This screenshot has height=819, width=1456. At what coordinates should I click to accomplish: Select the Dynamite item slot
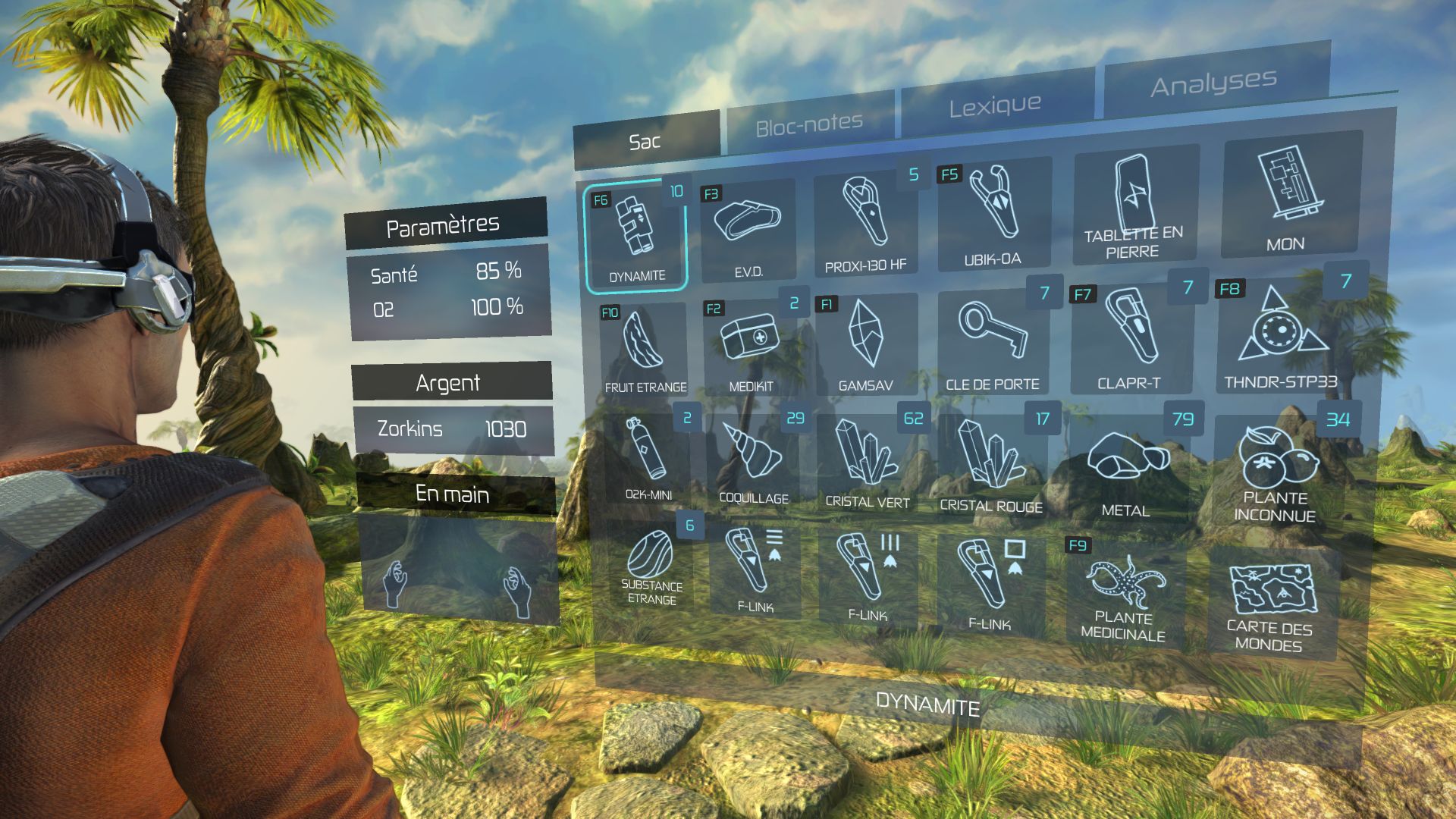click(x=635, y=236)
